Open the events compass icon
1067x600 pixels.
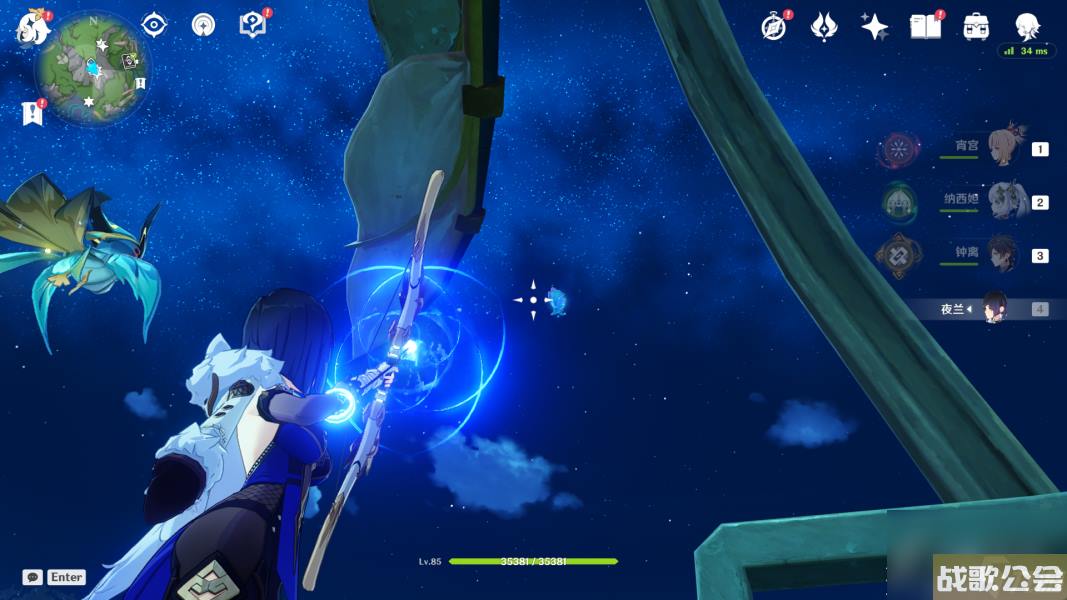point(773,27)
